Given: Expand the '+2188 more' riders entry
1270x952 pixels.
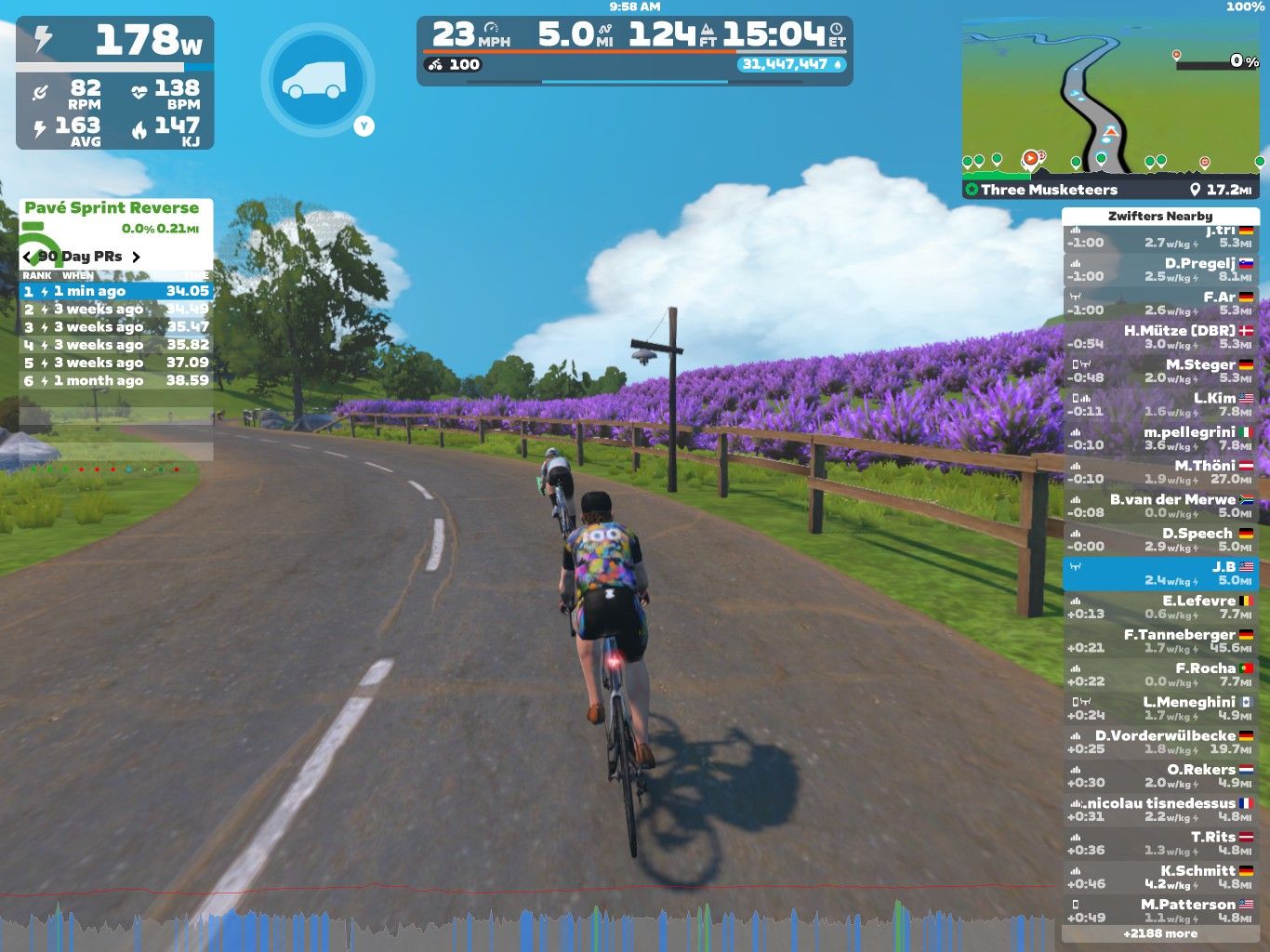Looking at the screenshot, I should 1159,933.
